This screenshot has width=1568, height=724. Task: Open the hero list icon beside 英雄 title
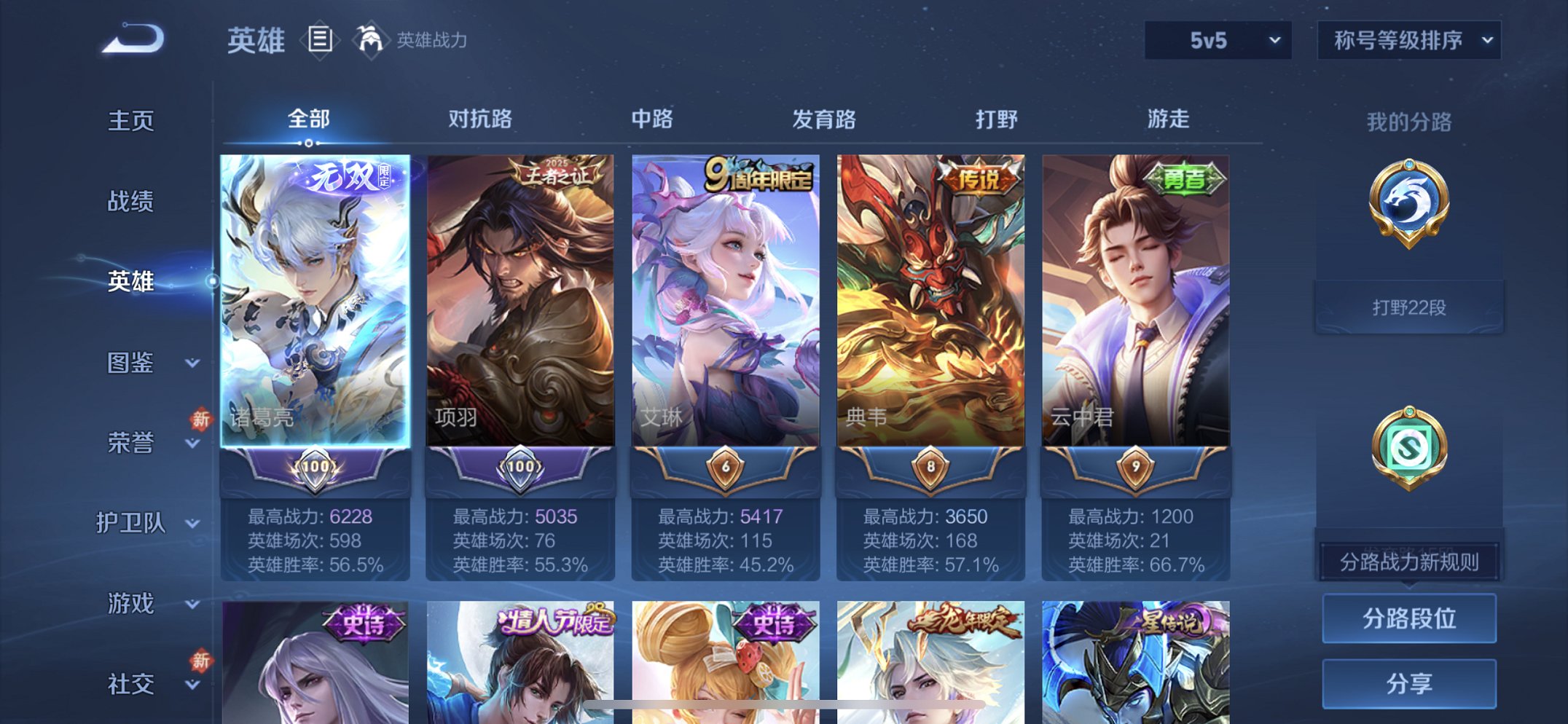(318, 40)
